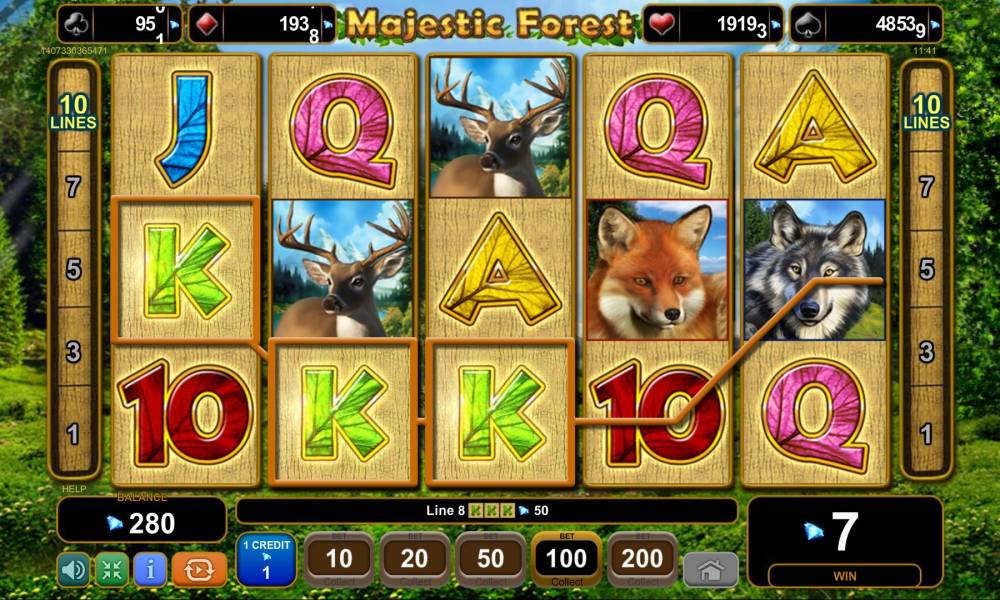The height and width of the screenshot is (600, 1000).
Task: Open the spades jackpot panel
Action: (x=866, y=24)
